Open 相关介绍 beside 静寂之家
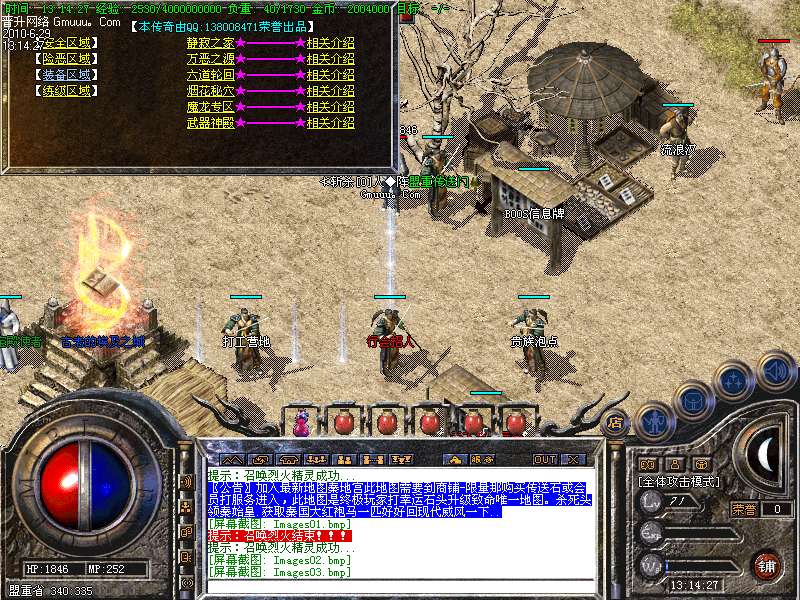The width and height of the screenshot is (800, 600). click(330, 43)
